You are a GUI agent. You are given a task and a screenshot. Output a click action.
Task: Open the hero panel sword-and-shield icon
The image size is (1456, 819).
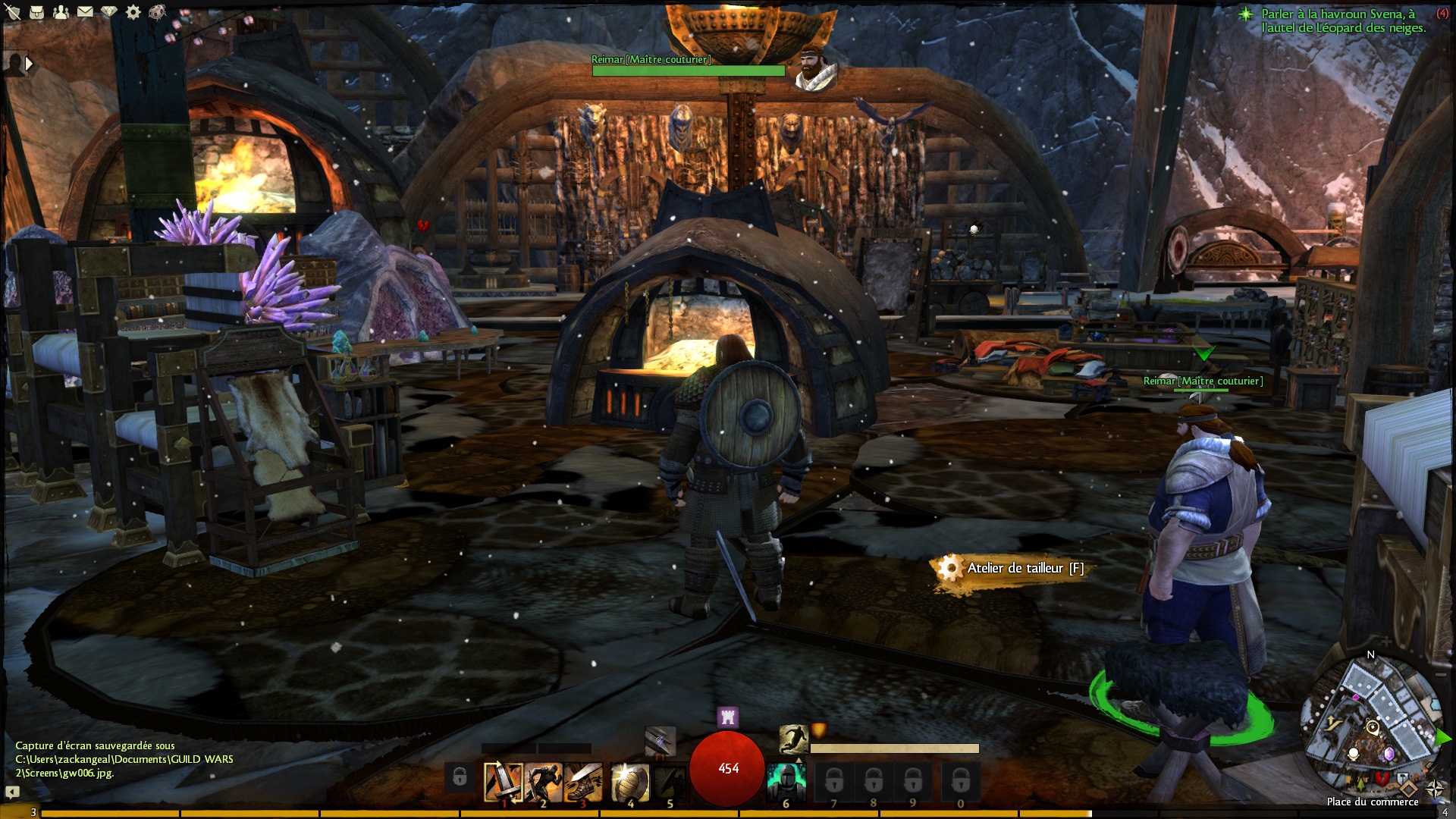(13, 12)
